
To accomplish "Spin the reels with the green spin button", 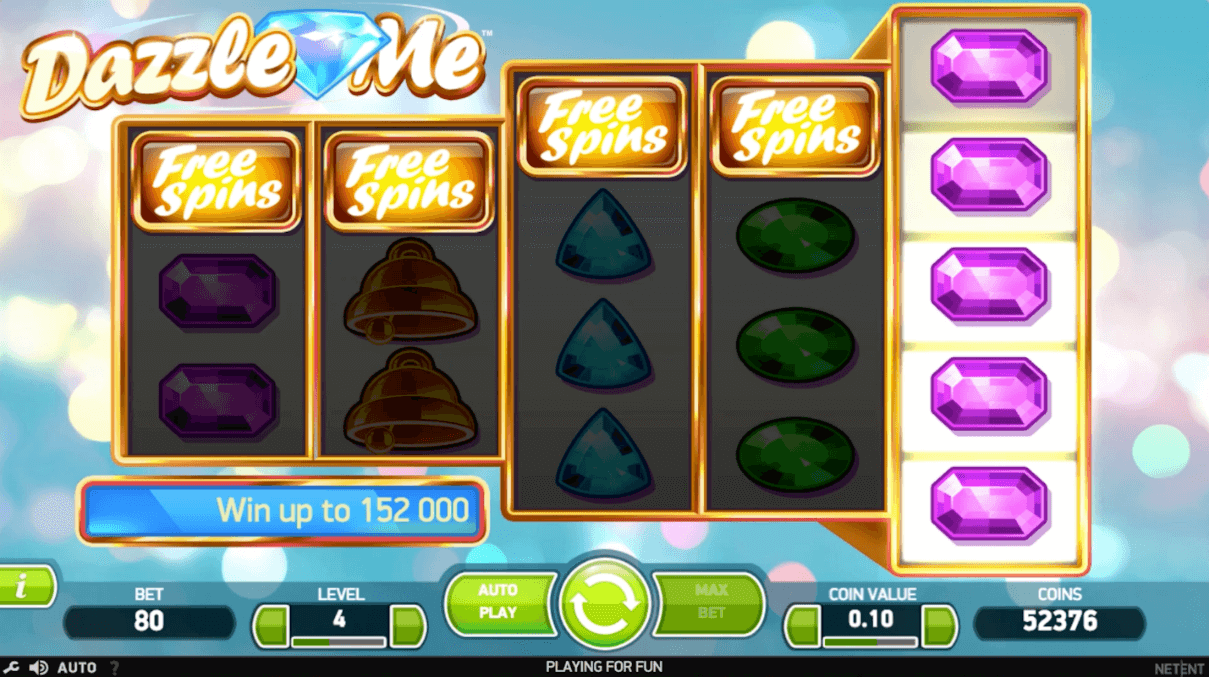I will click(x=604, y=604).
